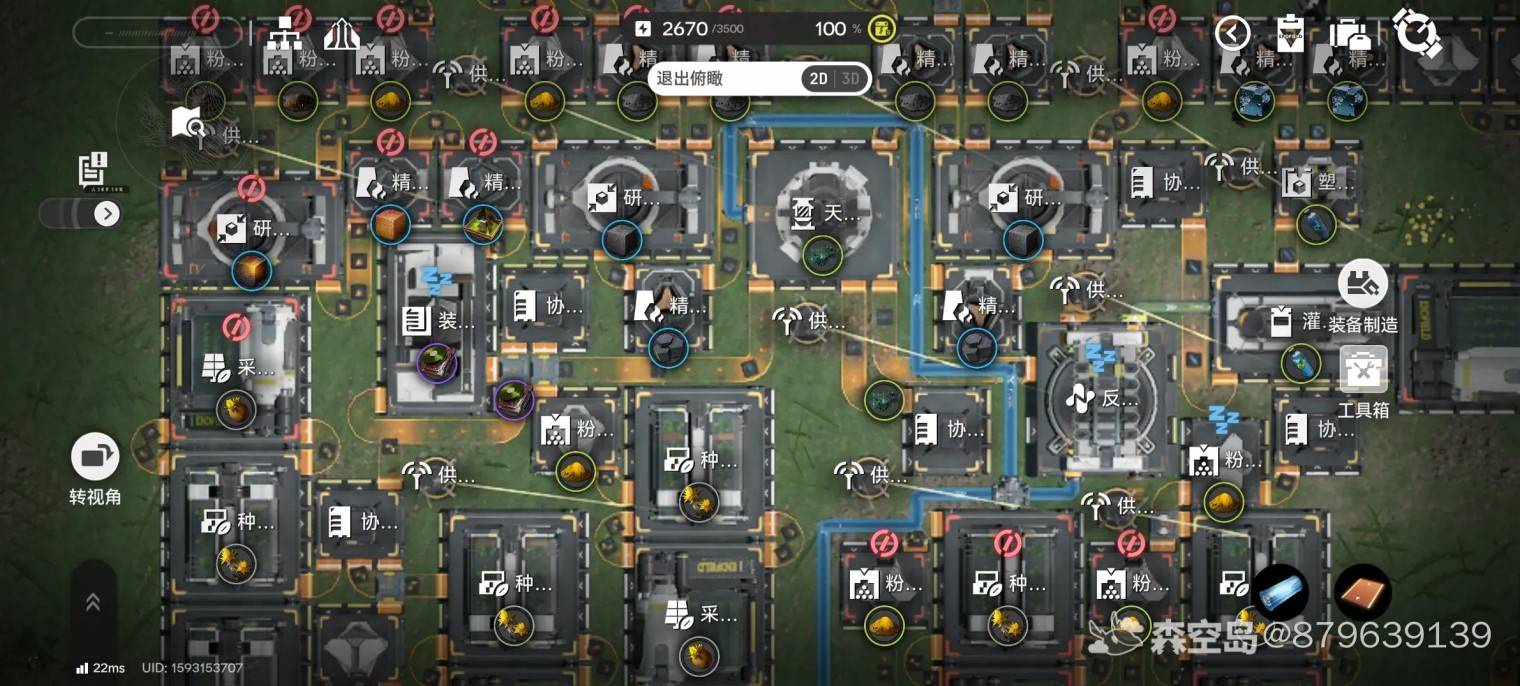Select the blue pipe build slot
This screenshot has height=686, width=1520.
point(1280,592)
